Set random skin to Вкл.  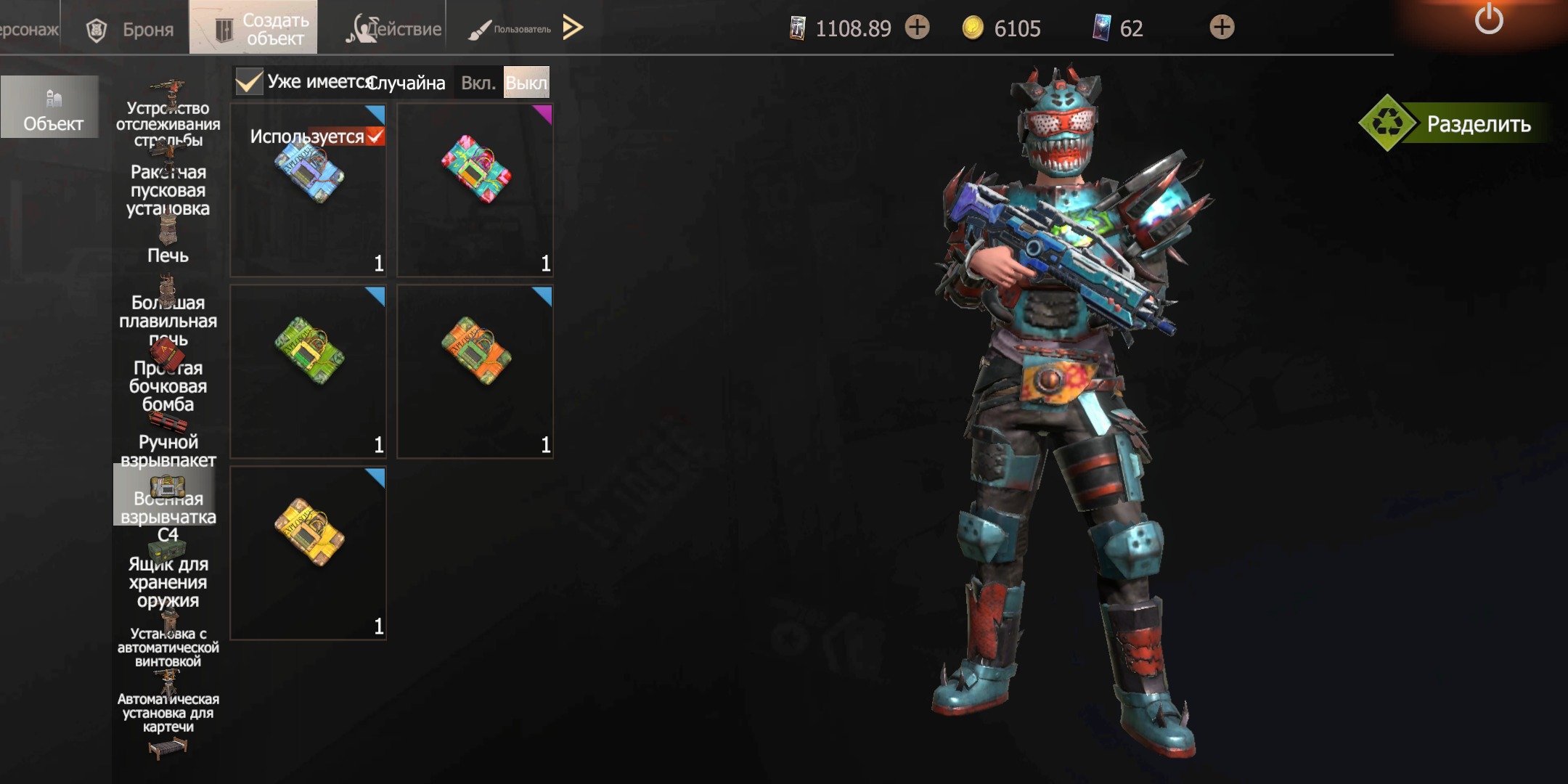(x=478, y=83)
